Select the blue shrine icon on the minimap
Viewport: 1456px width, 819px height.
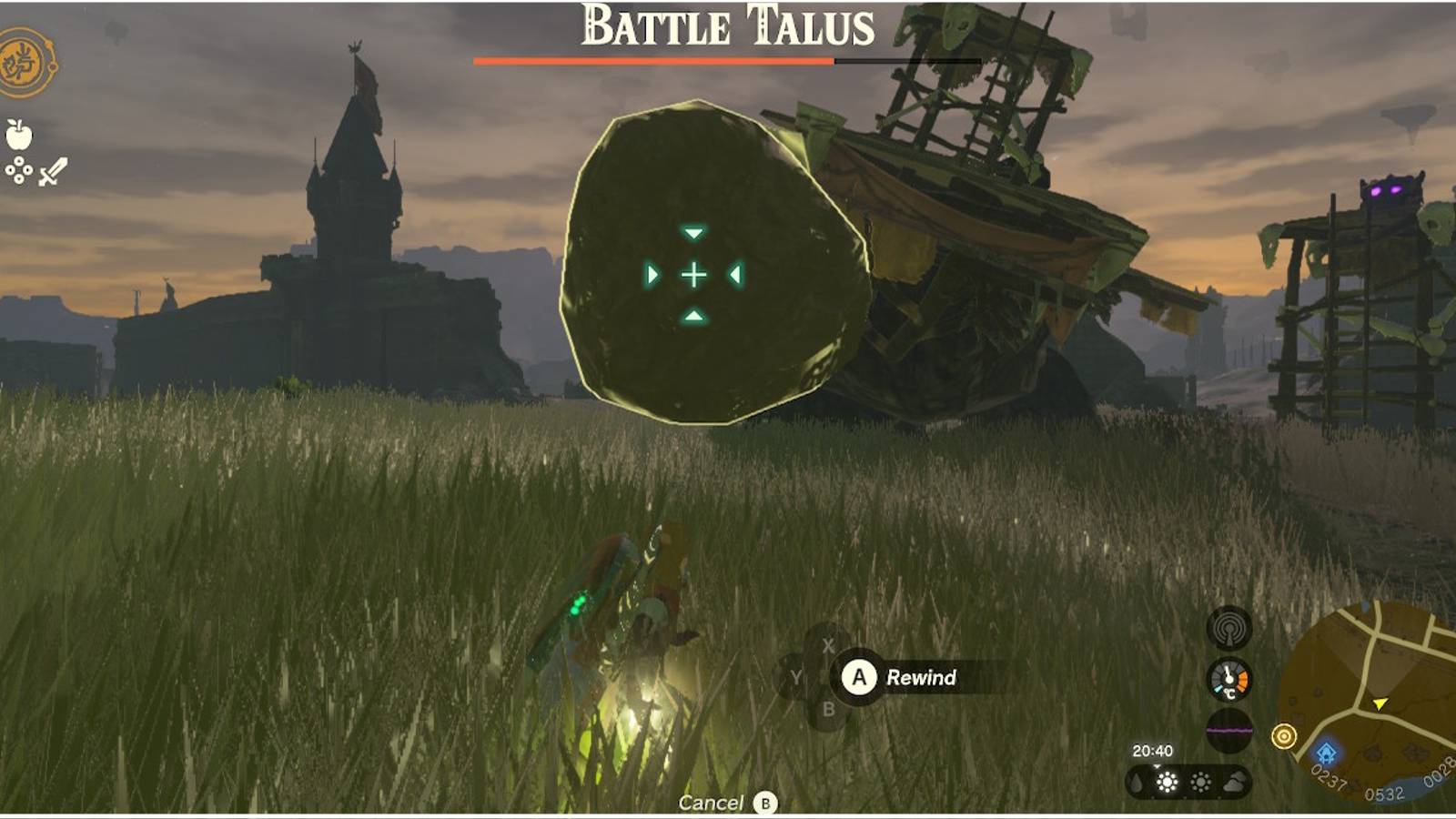pyautogui.click(x=1326, y=754)
